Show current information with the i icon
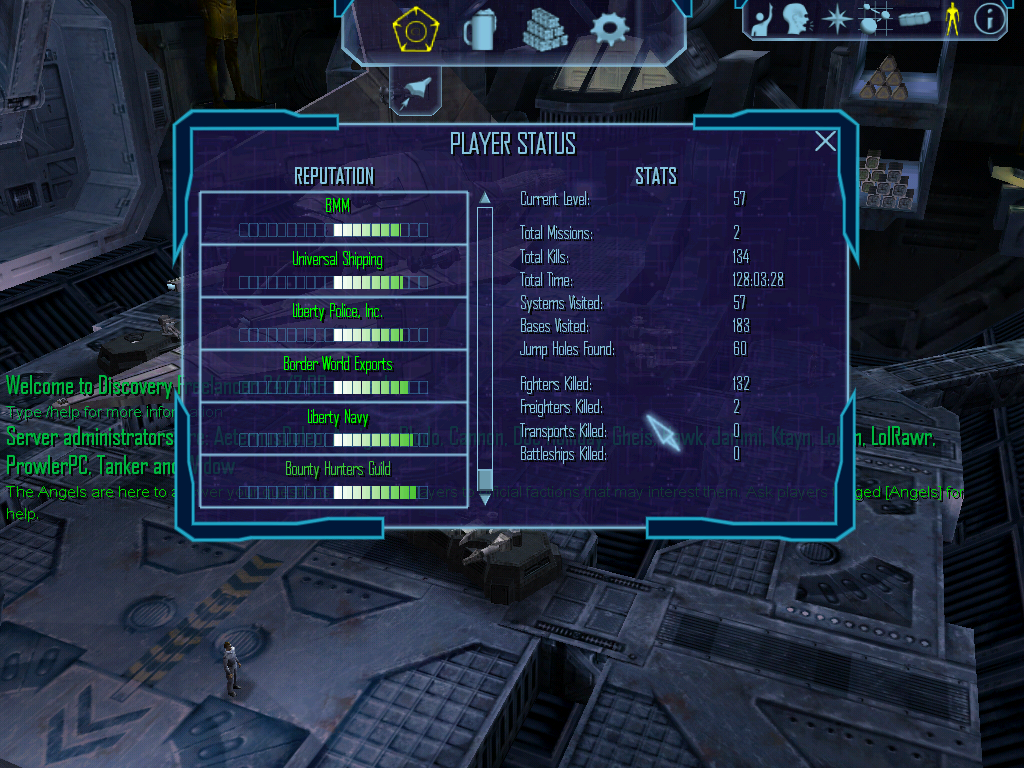The width and height of the screenshot is (1024, 768). tap(989, 19)
